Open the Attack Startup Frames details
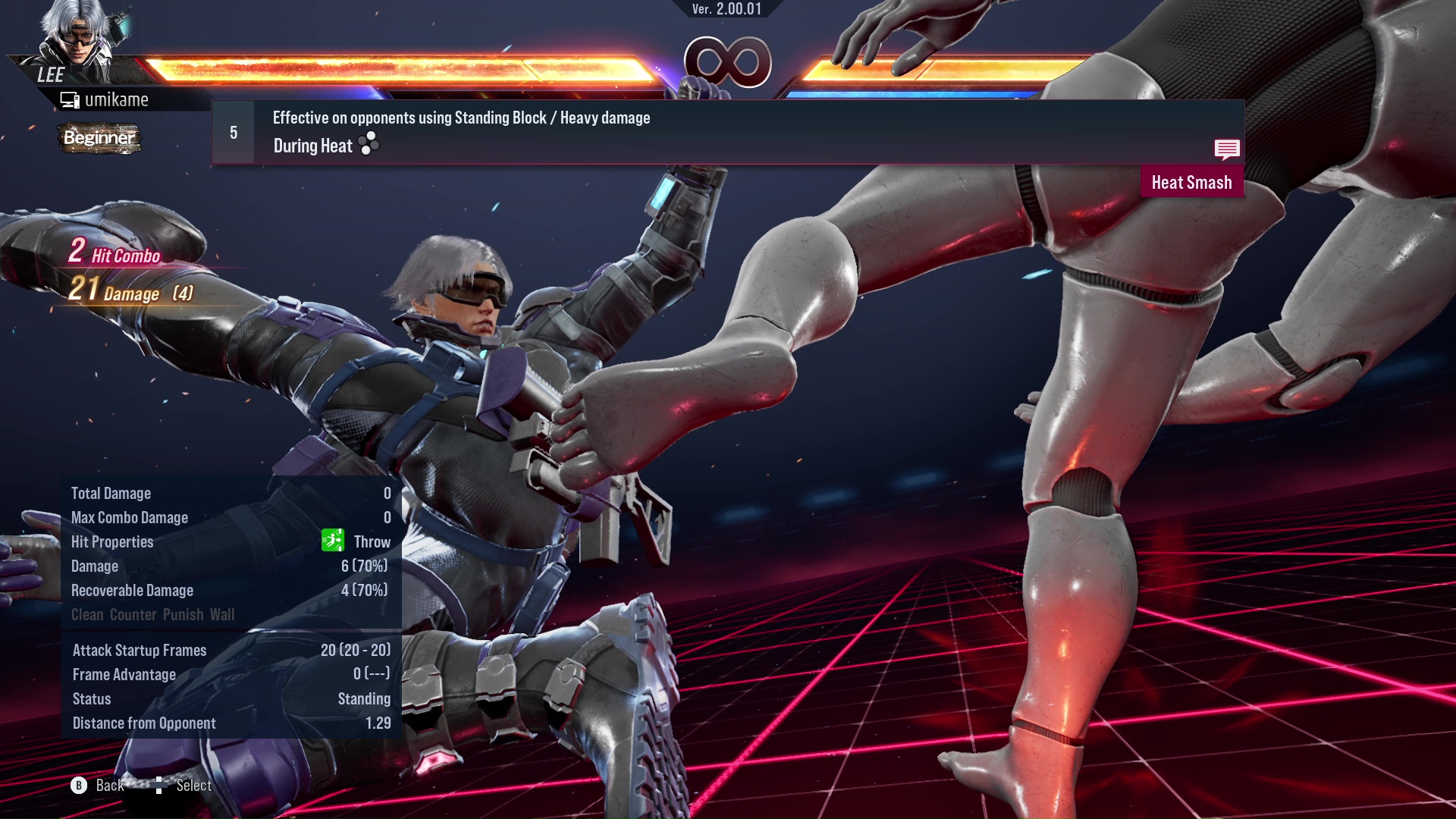This screenshot has height=819, width=1456. pos(139,650)
